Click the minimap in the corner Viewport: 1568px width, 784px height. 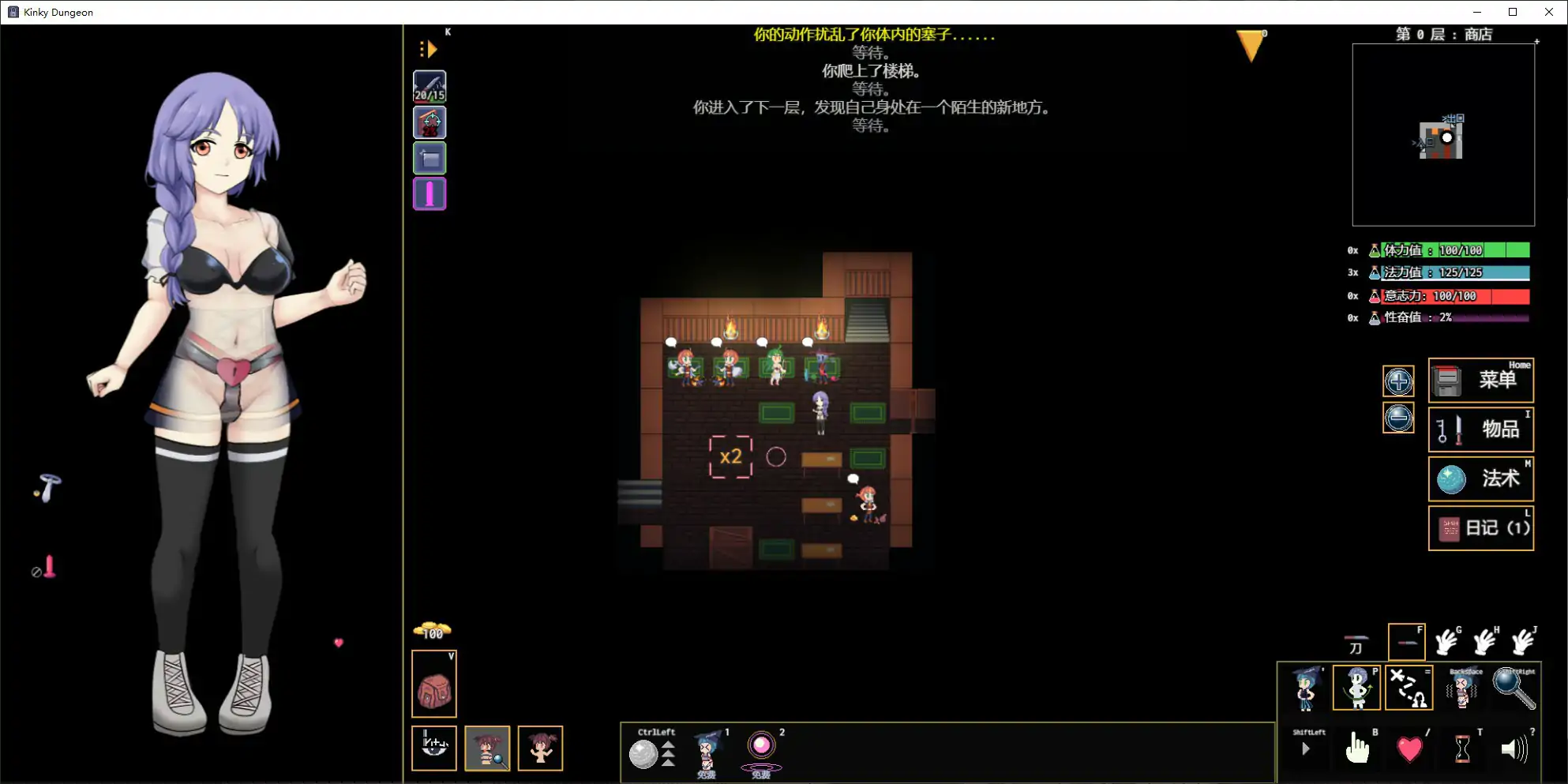[1442, 135]
